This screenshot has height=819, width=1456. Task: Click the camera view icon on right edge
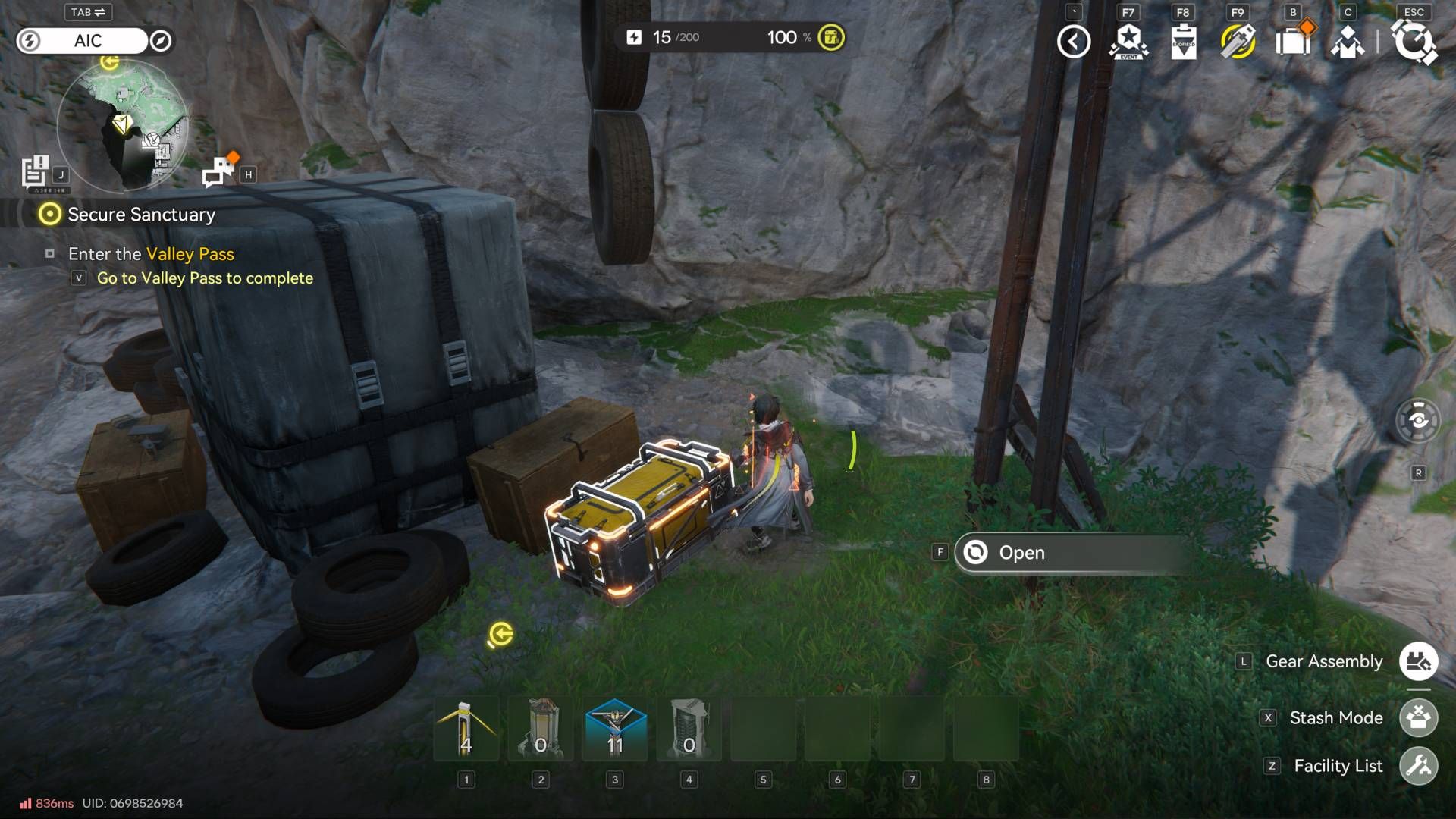[x=1418, y=420]
